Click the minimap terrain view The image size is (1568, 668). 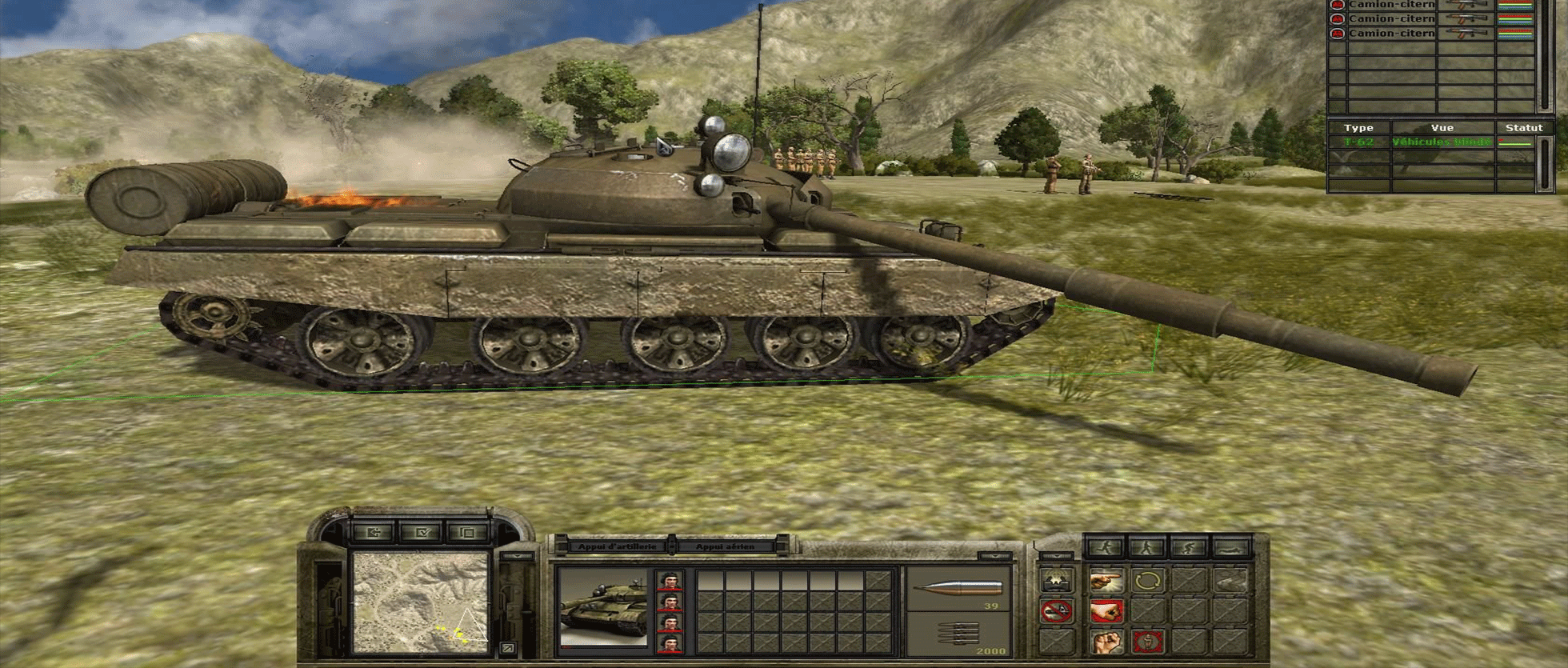click(x=421, y=601)
